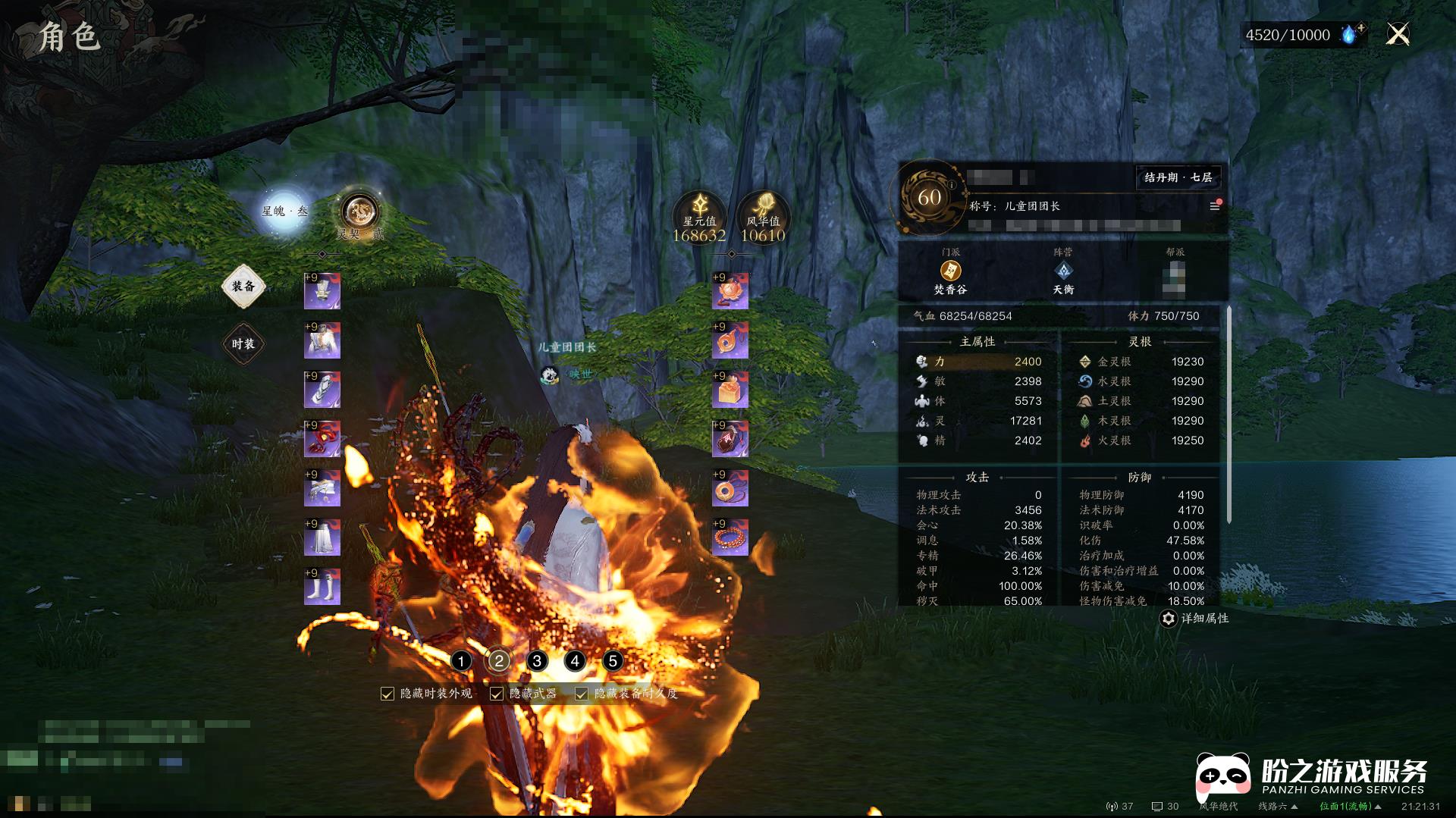Select the white boots equipment slot

[322, 588]
